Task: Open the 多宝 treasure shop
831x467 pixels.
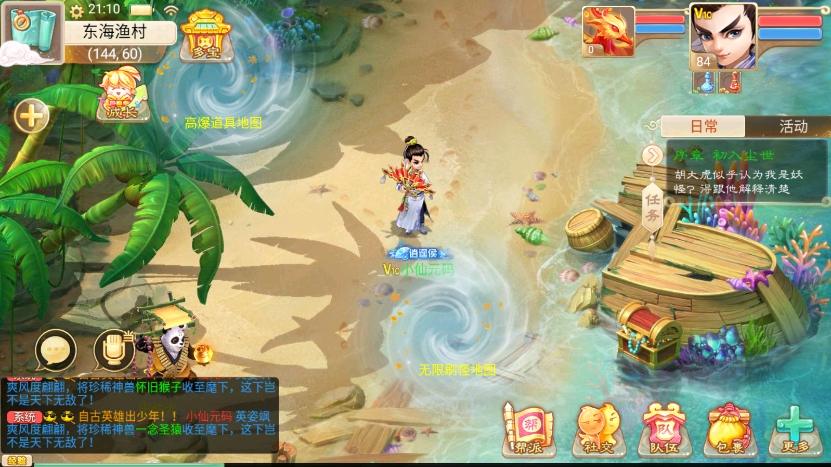Action: click(x=206, y=36)
